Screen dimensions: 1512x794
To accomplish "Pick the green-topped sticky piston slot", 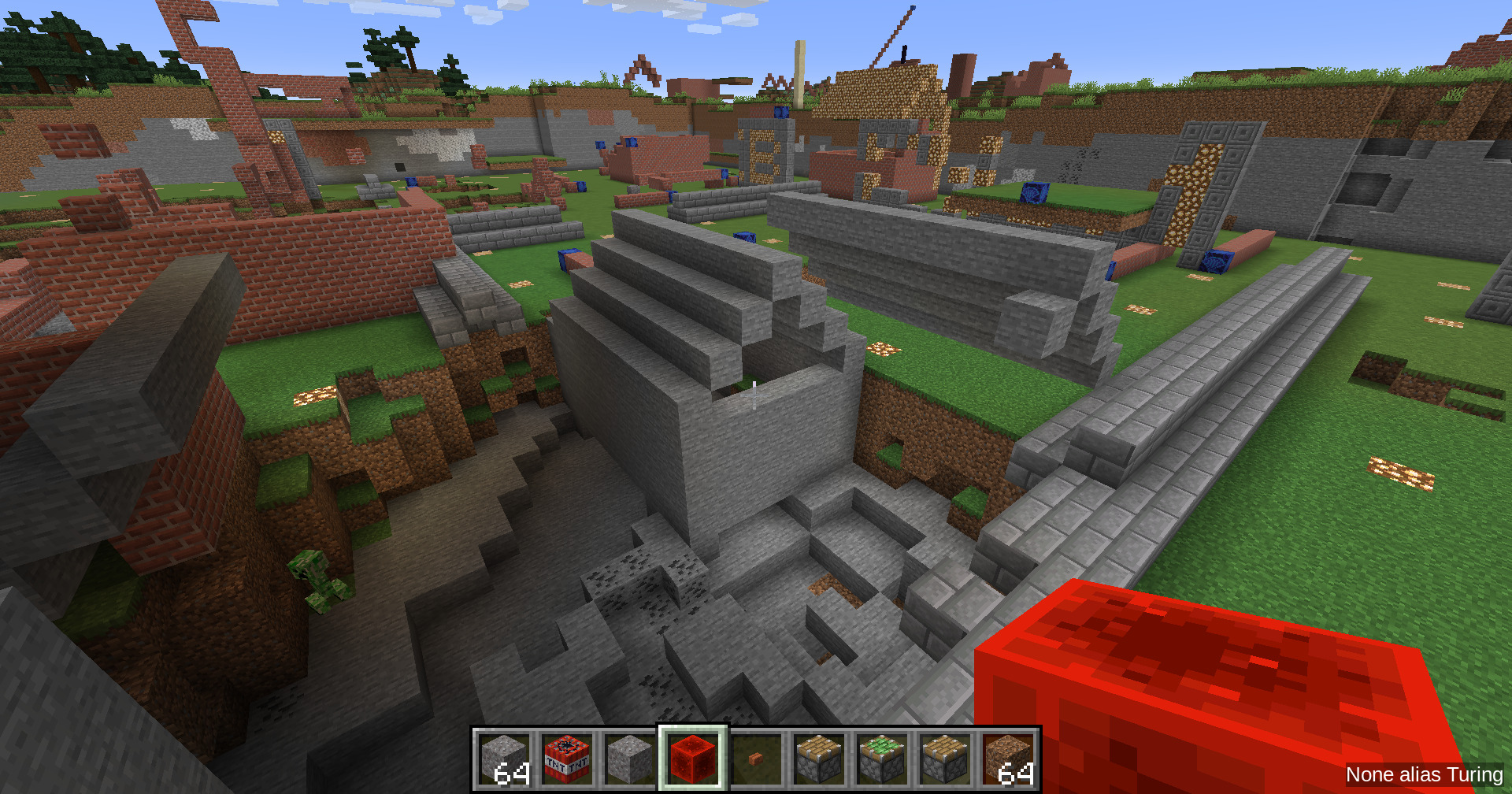I will tap(882, 759).
